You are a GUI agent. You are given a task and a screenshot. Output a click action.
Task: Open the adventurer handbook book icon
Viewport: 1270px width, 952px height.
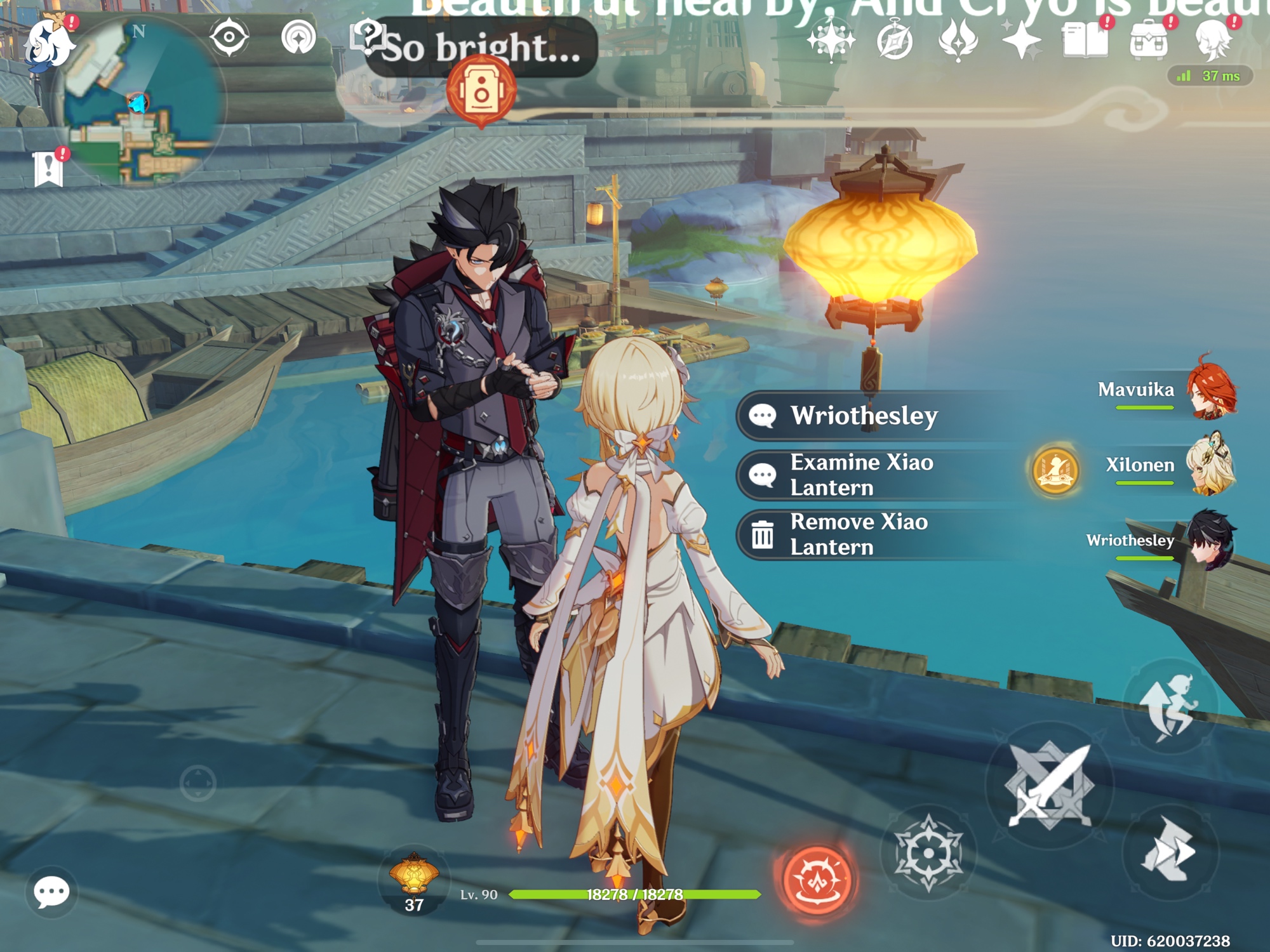(x=1085, y=41)
